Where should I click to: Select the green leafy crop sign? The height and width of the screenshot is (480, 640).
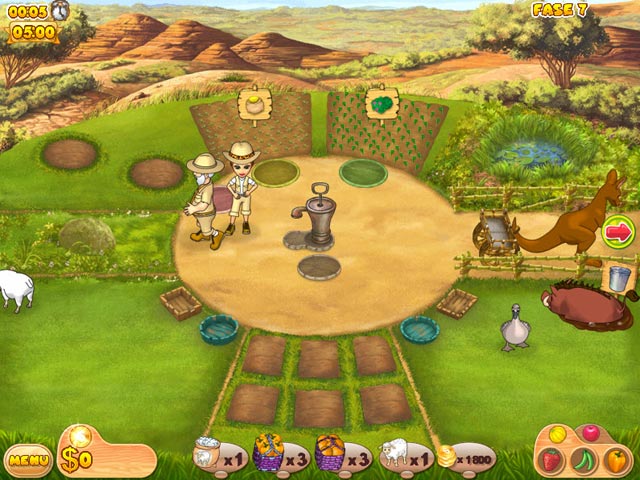click(381, 104)
